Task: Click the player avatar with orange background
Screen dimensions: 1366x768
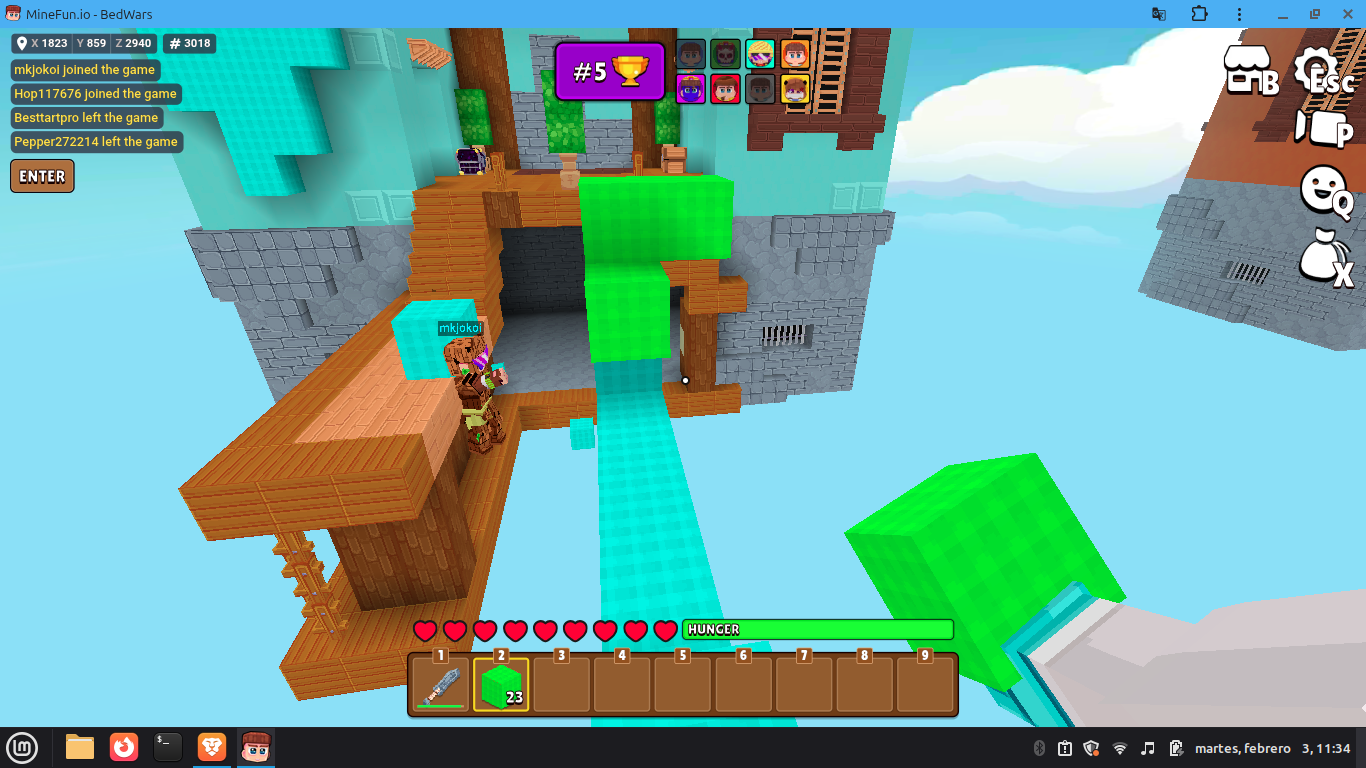Action: [x=795, y=54]
